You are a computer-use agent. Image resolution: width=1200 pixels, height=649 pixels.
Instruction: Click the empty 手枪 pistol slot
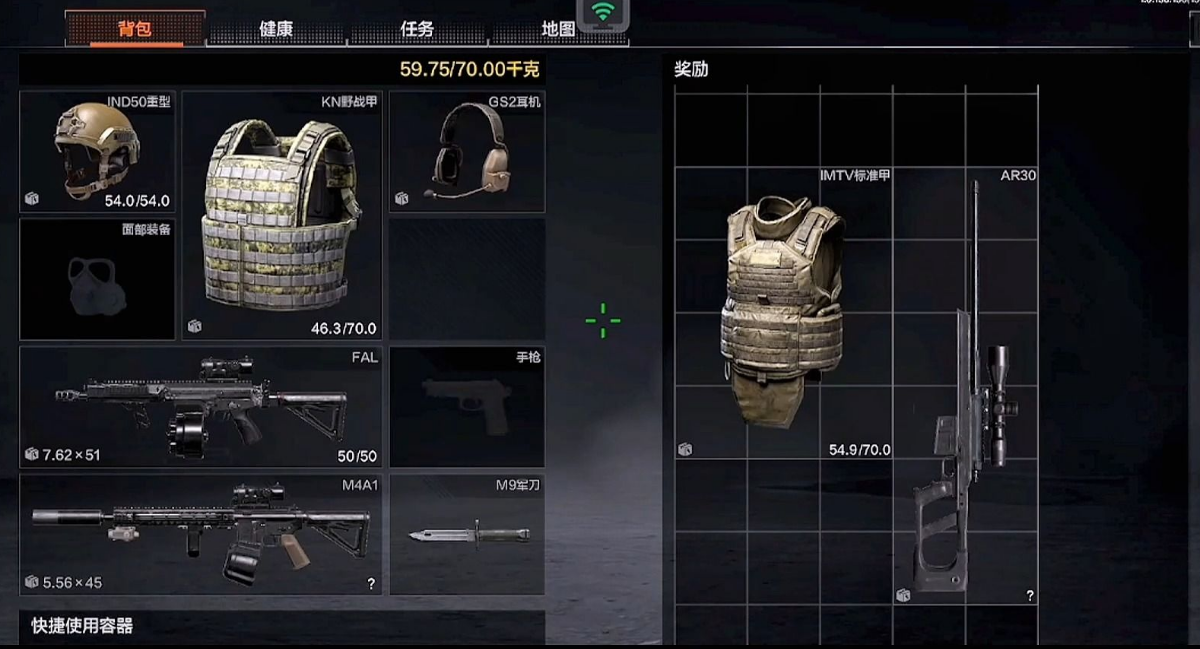click(466, 407)
